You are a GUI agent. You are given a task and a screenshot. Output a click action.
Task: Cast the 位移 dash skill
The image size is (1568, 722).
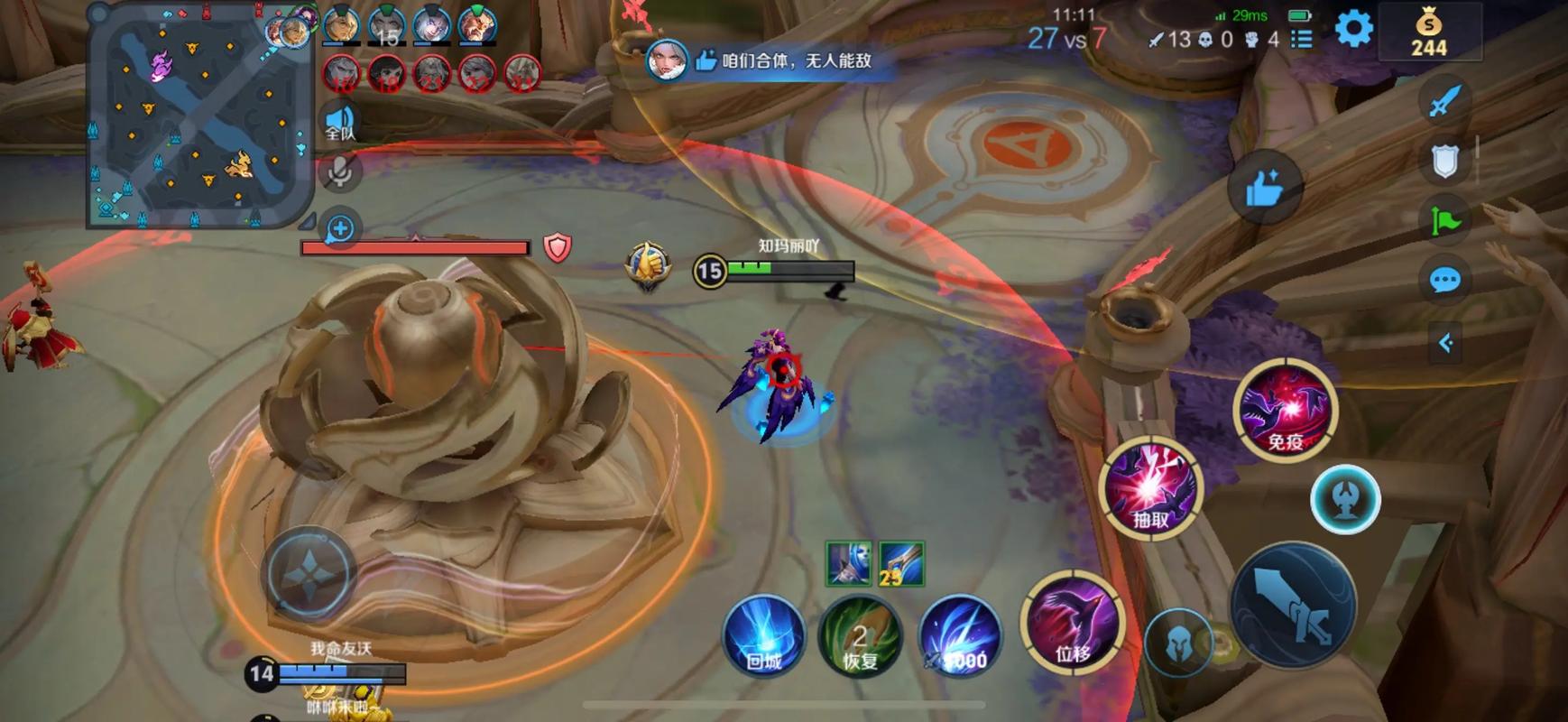[x=1073, y=623]
